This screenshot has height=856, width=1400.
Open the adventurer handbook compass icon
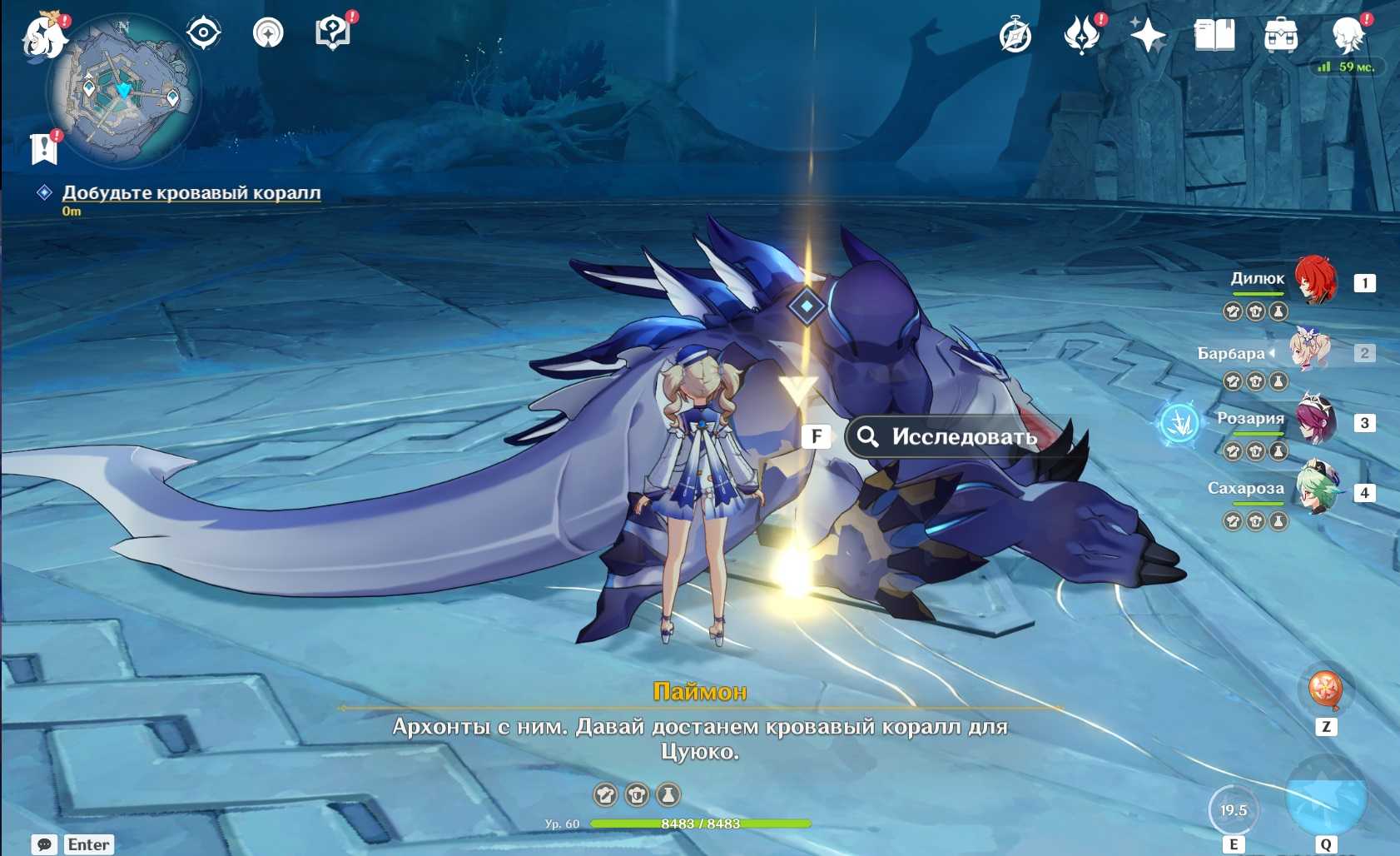click(1015, 36)
